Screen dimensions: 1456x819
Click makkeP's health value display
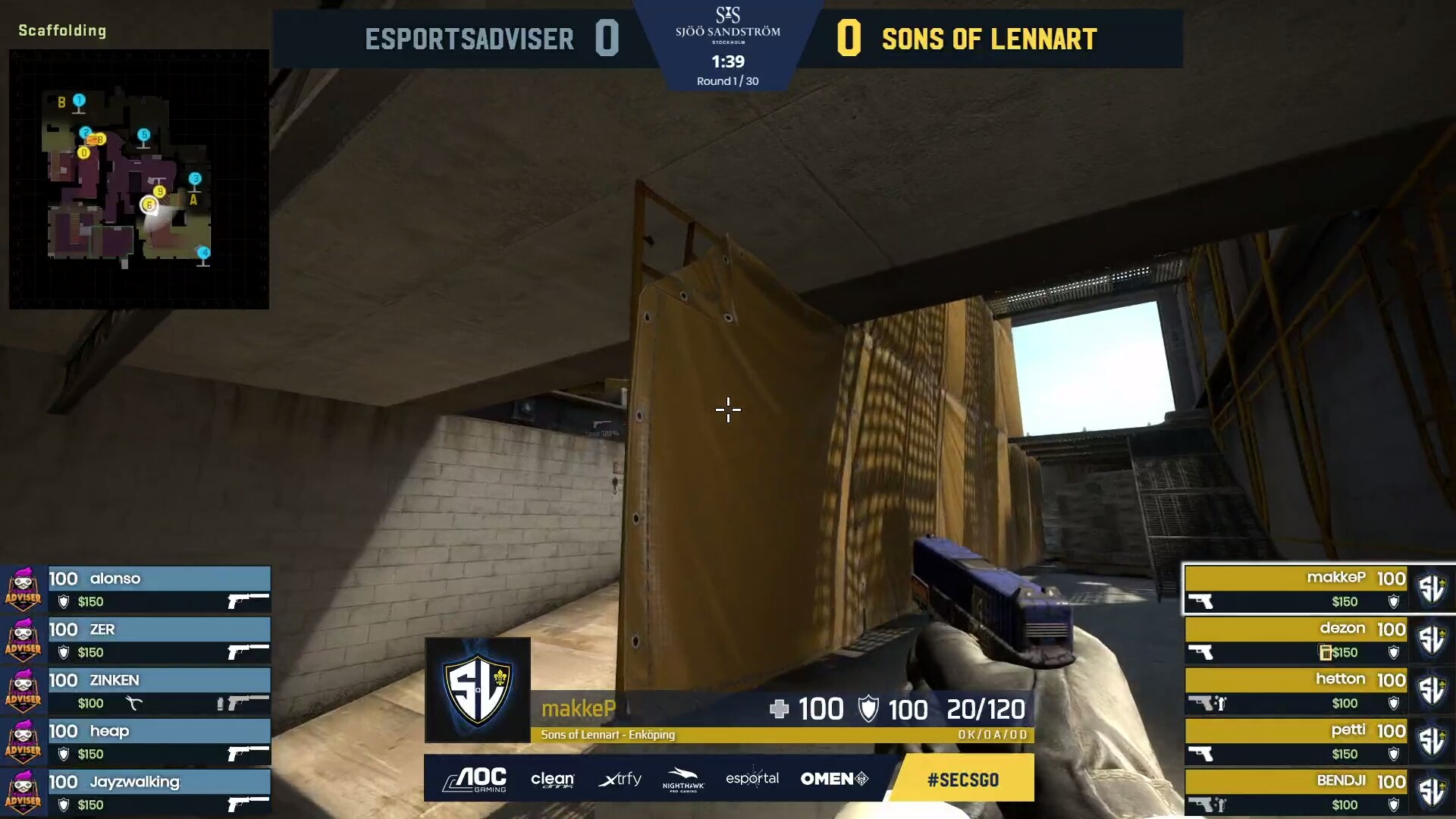point(823,710)
